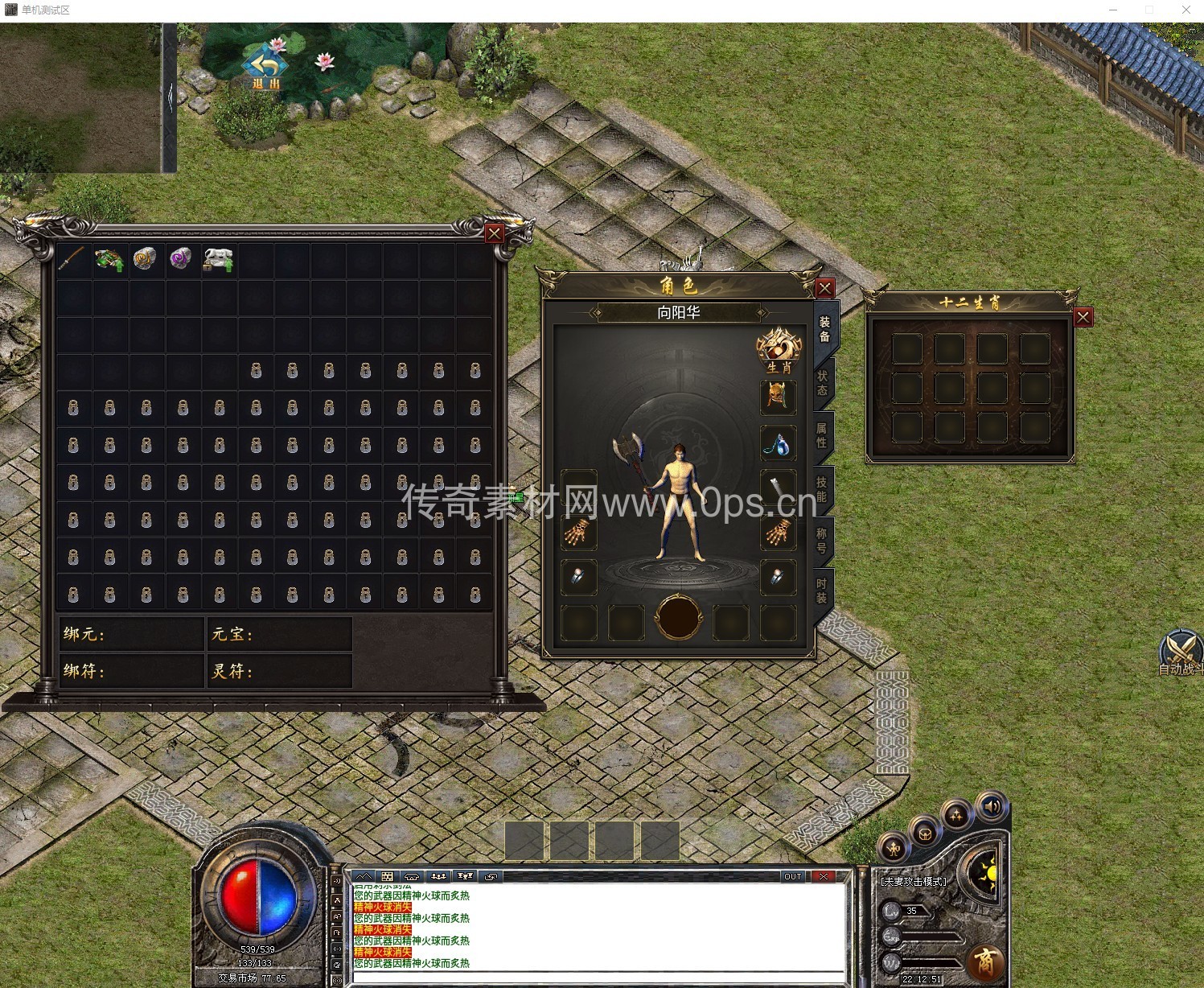Select the equipped blue necklace slot
The image size is (1204, 988).
(778, 443)
